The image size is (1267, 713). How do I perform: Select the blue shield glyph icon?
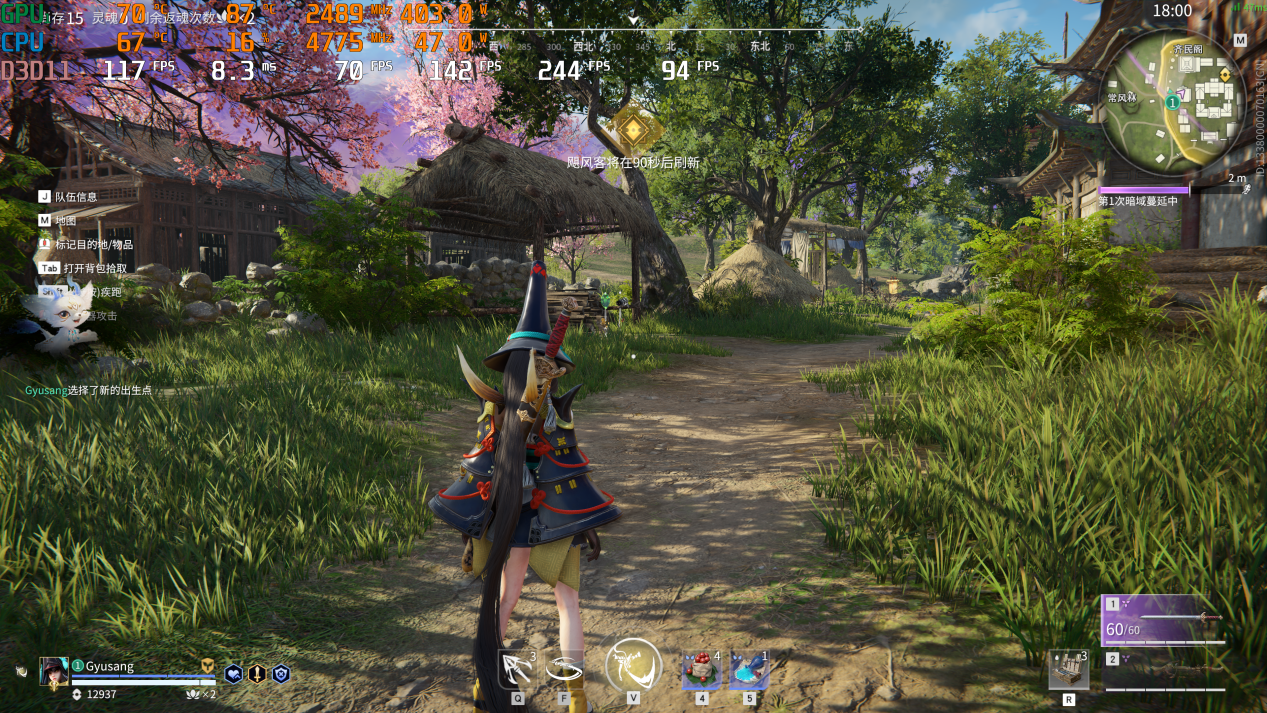pos(281,674)
